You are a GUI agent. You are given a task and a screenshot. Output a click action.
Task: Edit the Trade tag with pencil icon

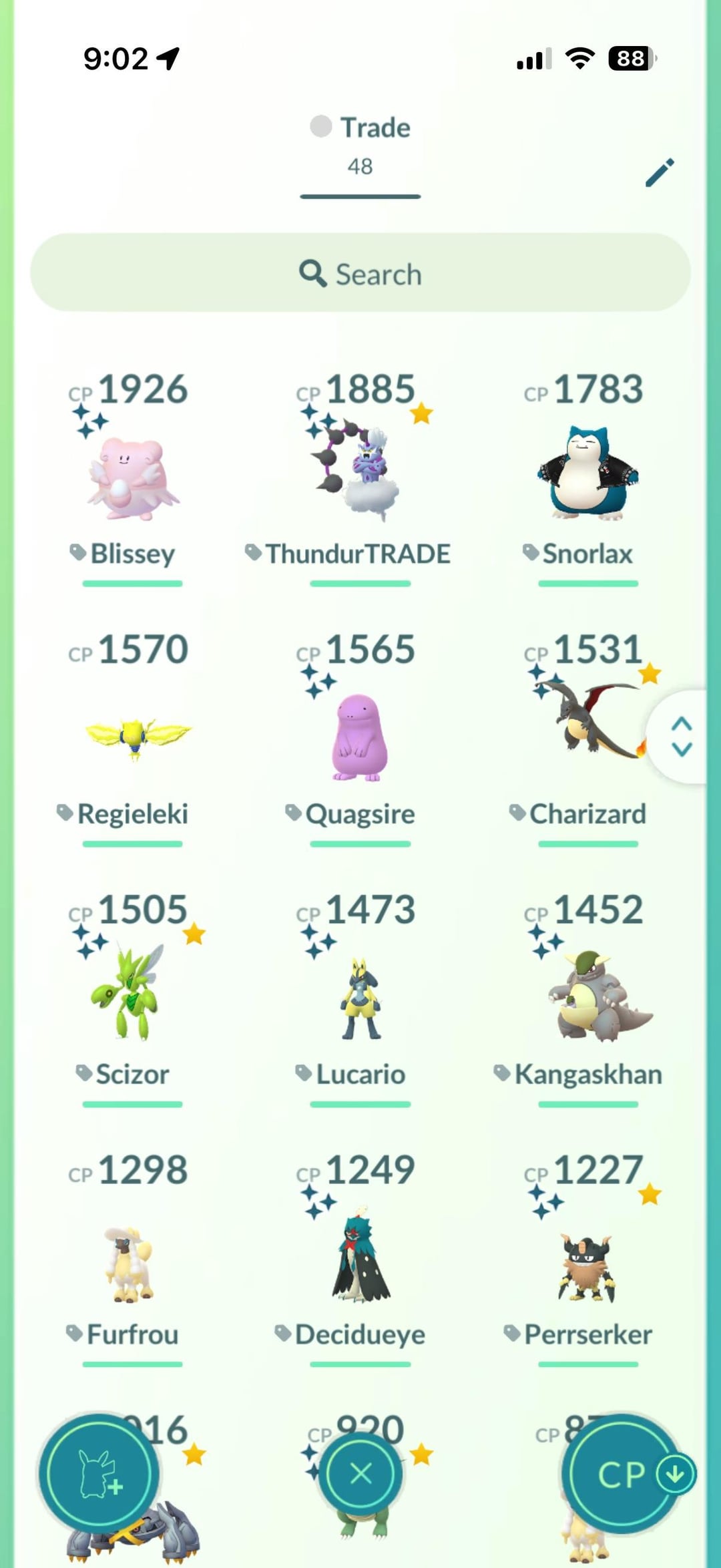(660, 173)
